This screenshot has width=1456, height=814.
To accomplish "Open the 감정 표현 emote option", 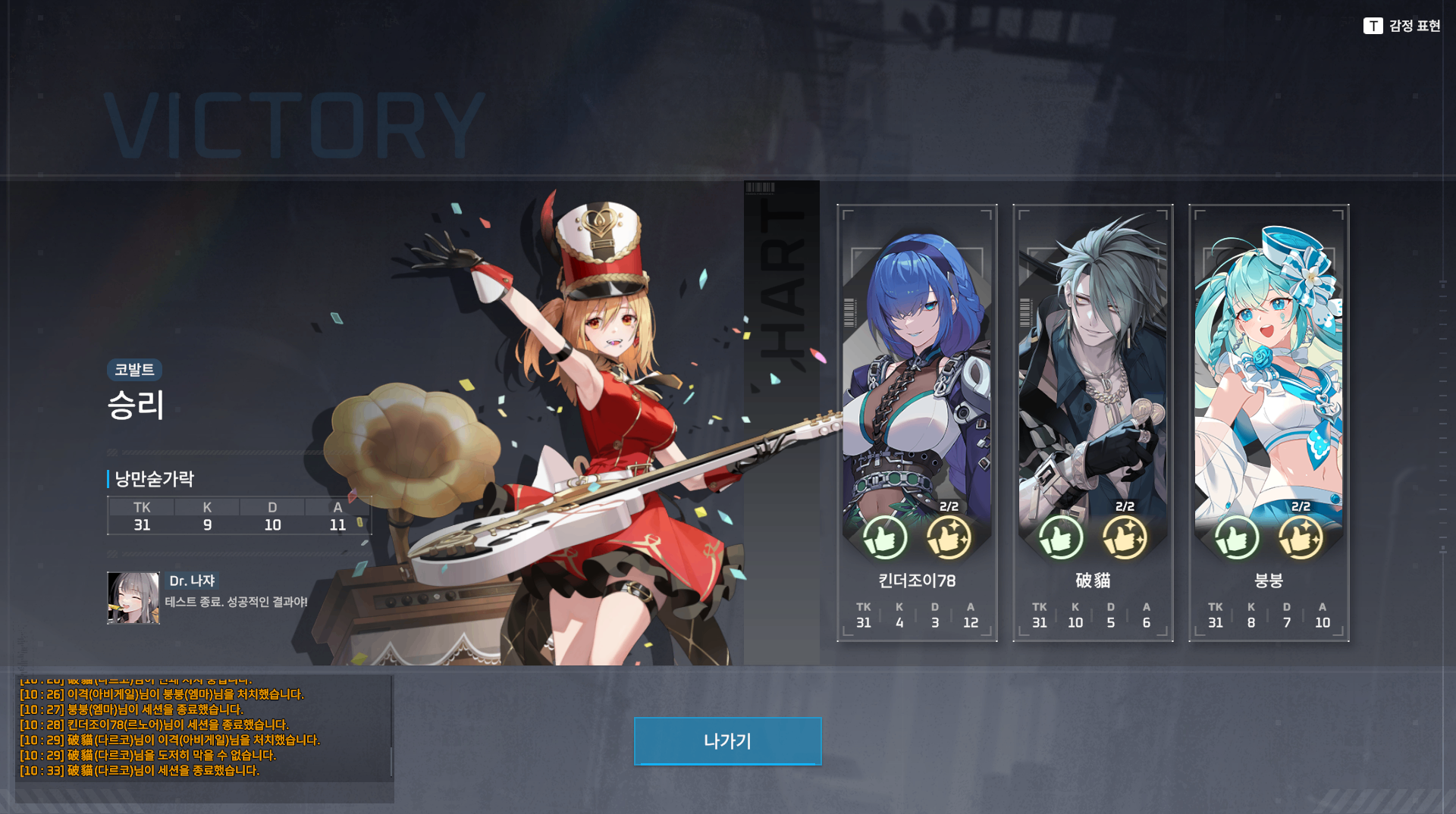I will pos(1401,26).
